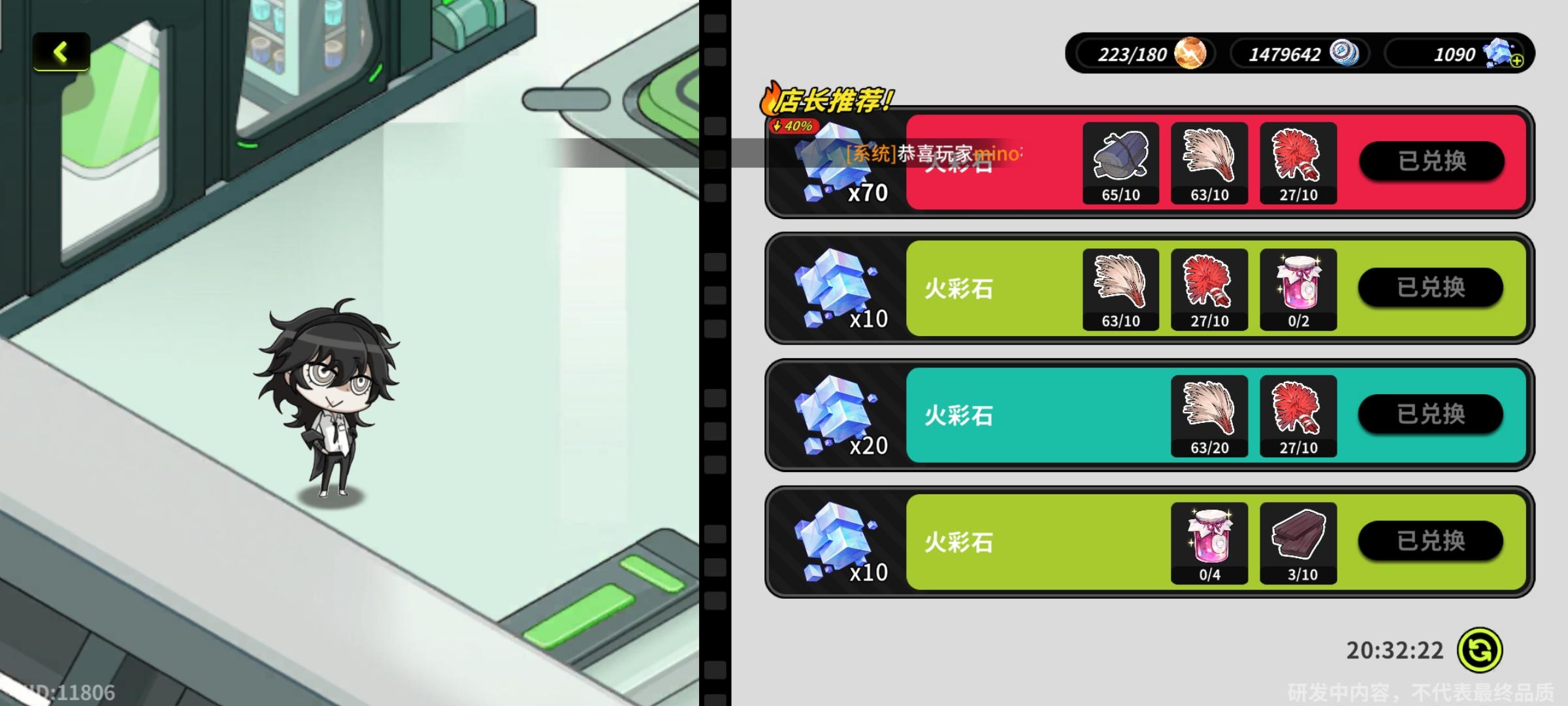Click the system congratulation message bar
Image resolution: width=1568 pixels, height=706 pixels.
click(x=928, y=155)
